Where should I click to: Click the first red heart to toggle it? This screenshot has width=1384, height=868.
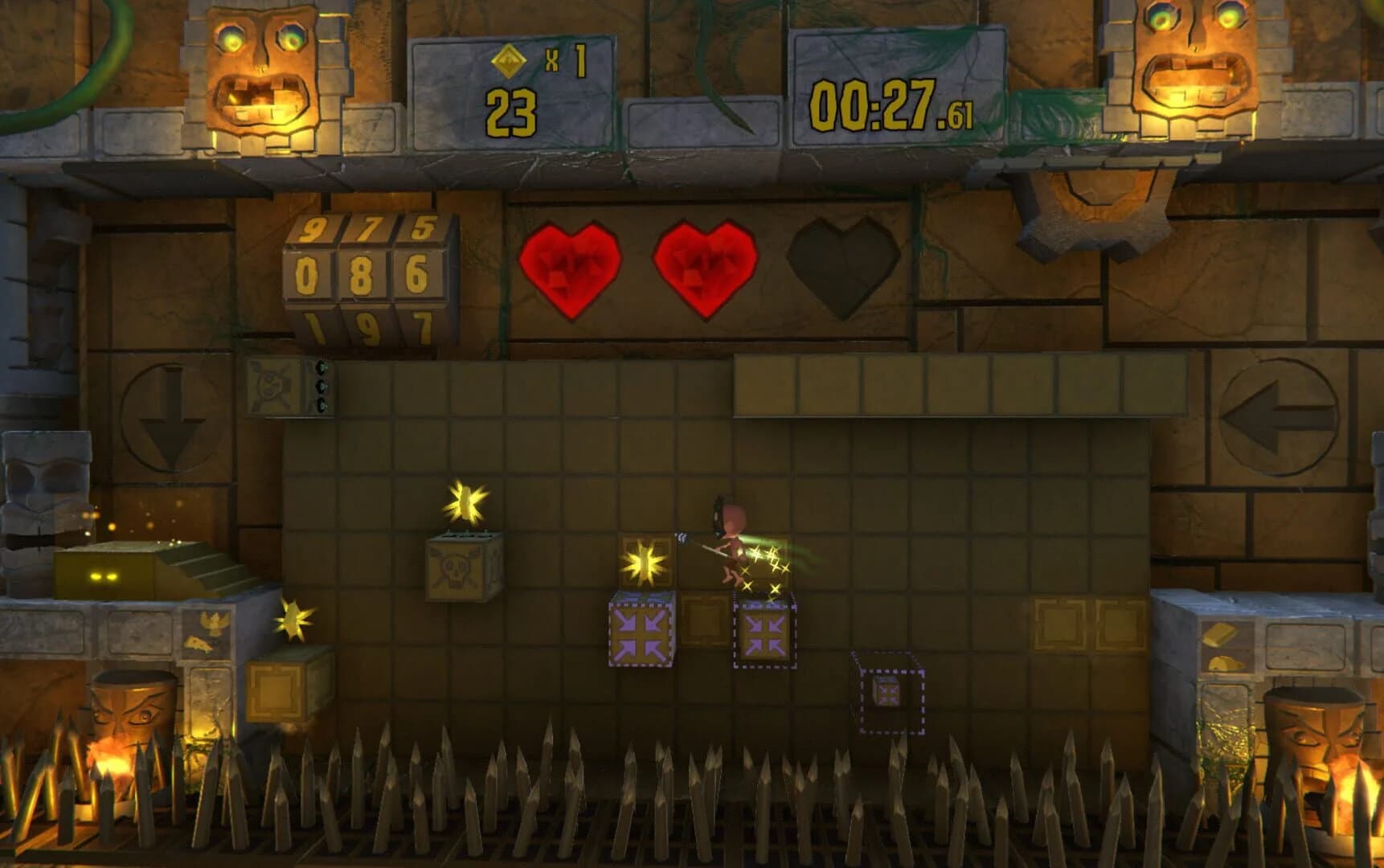pyautogui.click(x=571, y=269)
